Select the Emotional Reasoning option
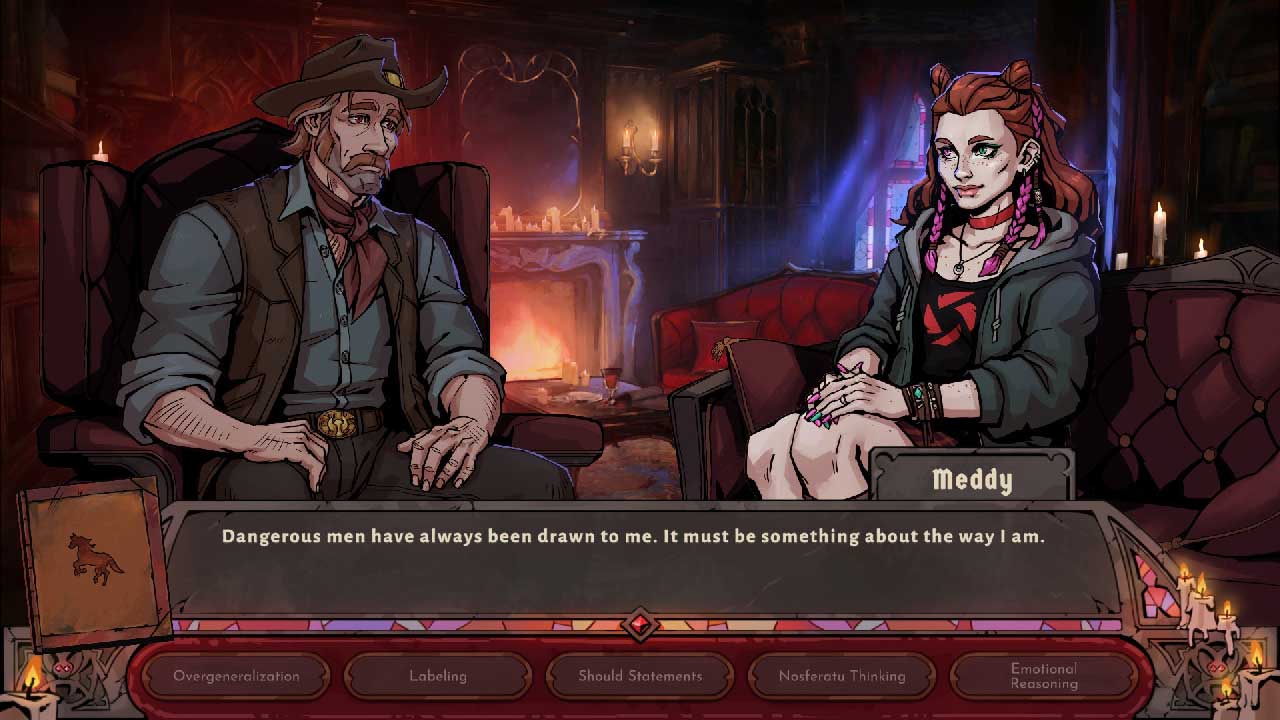The image size is (1280, 720). pos(1043,676)
